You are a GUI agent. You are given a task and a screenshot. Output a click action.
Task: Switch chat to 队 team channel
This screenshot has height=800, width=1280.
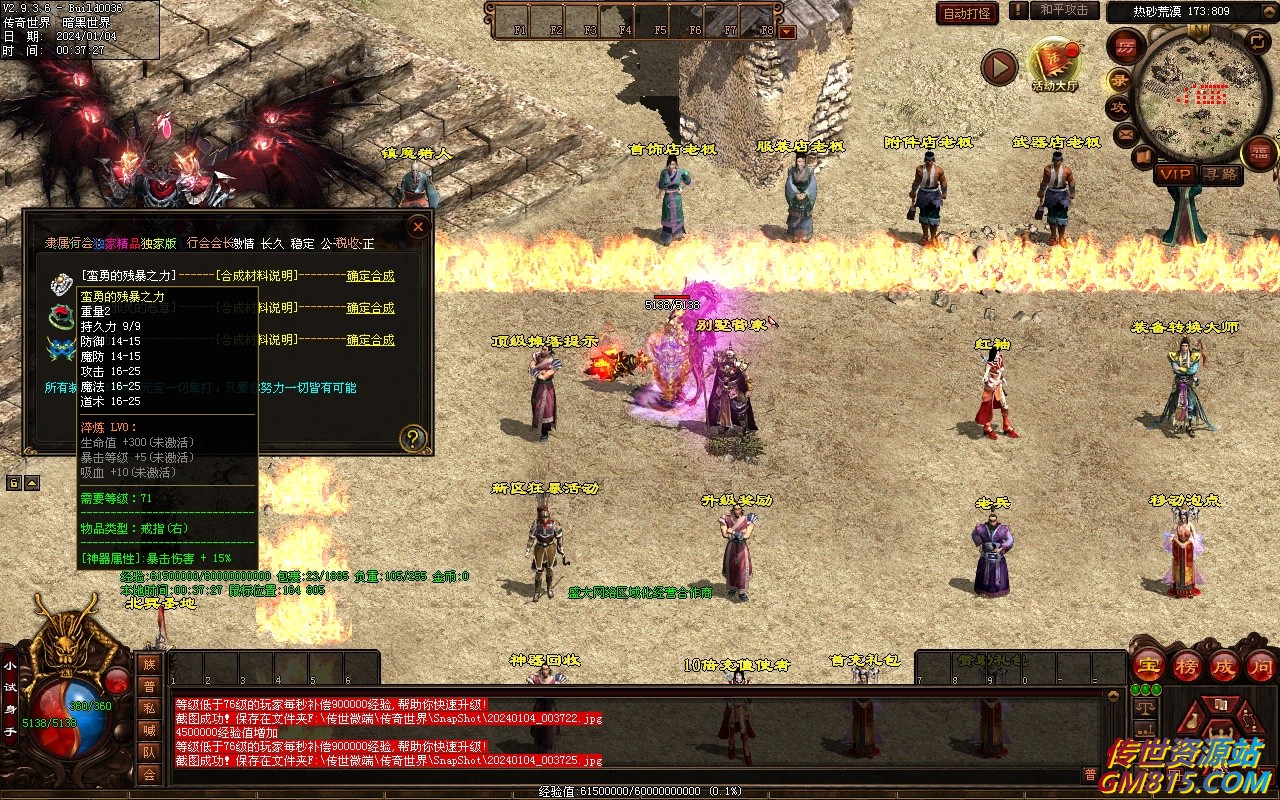click(x=149, y=752)
